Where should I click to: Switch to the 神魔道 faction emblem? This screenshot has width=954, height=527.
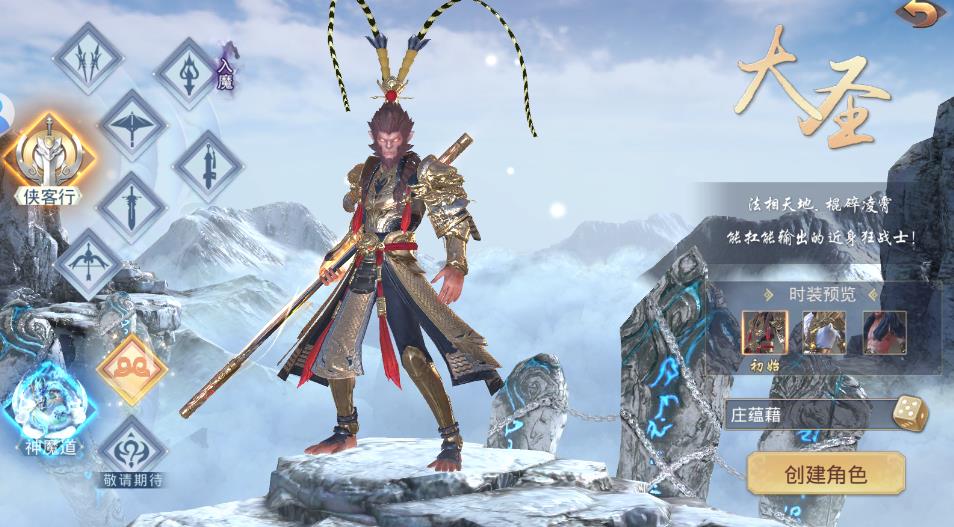click(48, 403)
